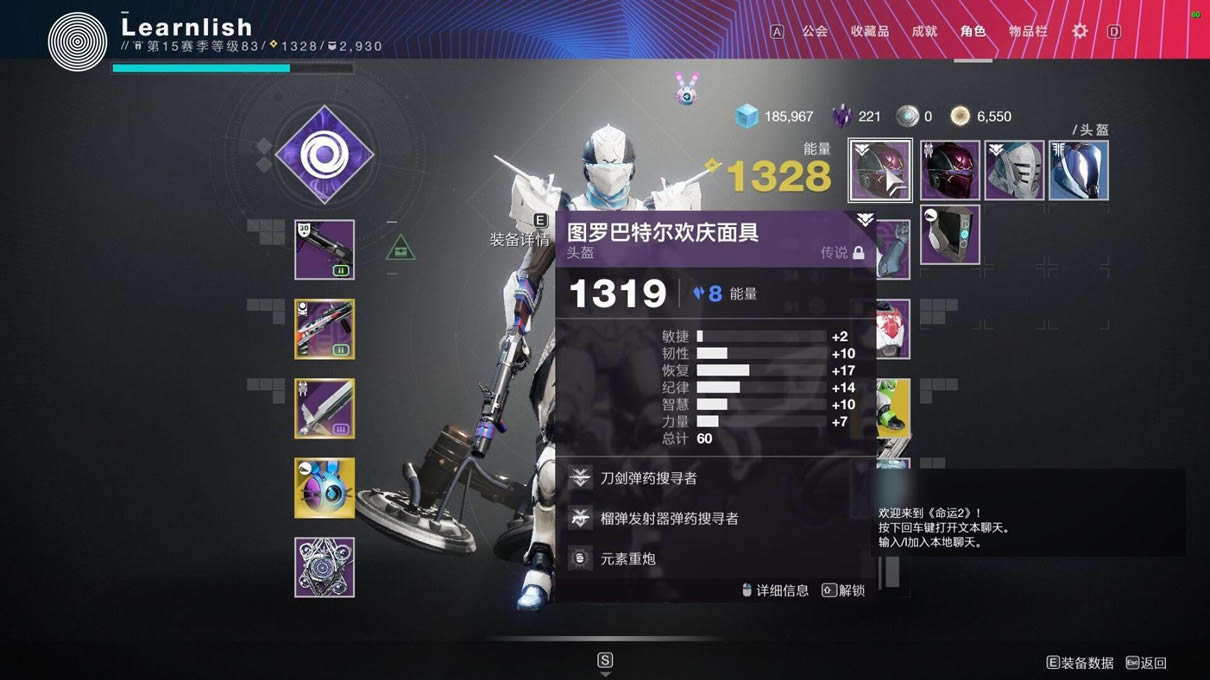1210x680 pixels.
Task: Select the purple kinetic weapon slot
Action: [324, 250]
